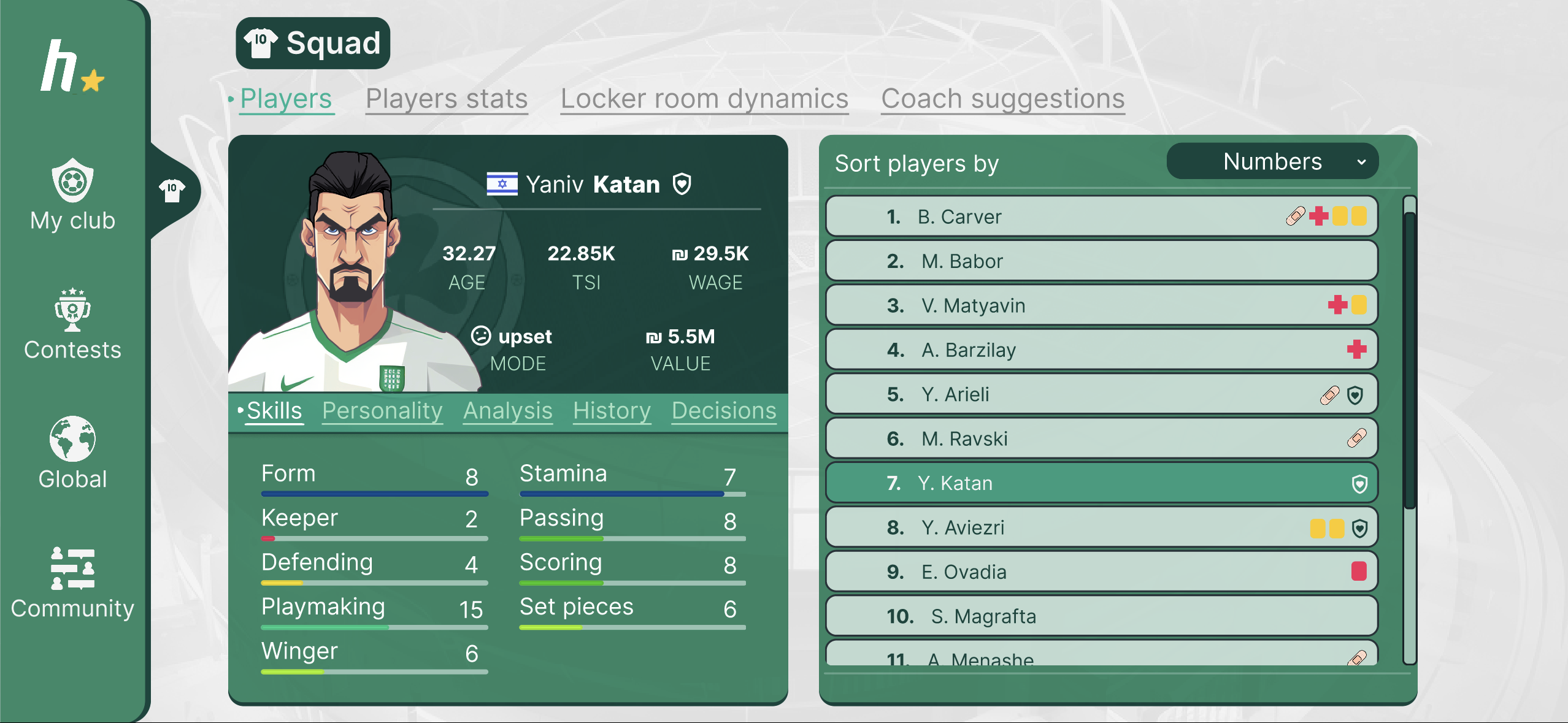Image resolution: width=1568 pixels, height=723 pixels.
Task: Open the player's History tab
Action: click(612, 411)
